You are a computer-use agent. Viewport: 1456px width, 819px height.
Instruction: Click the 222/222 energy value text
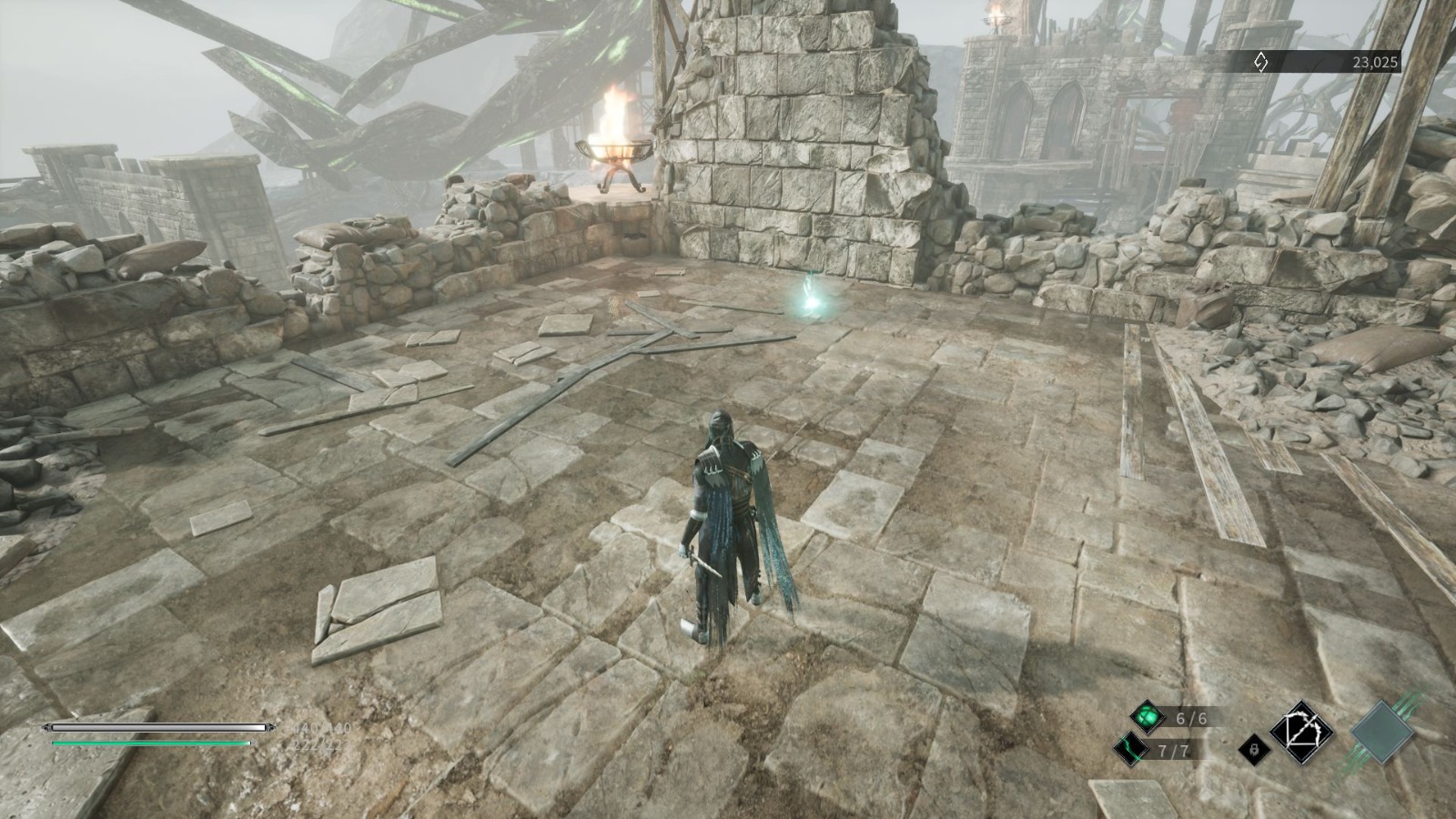click(x=318, y=746)
